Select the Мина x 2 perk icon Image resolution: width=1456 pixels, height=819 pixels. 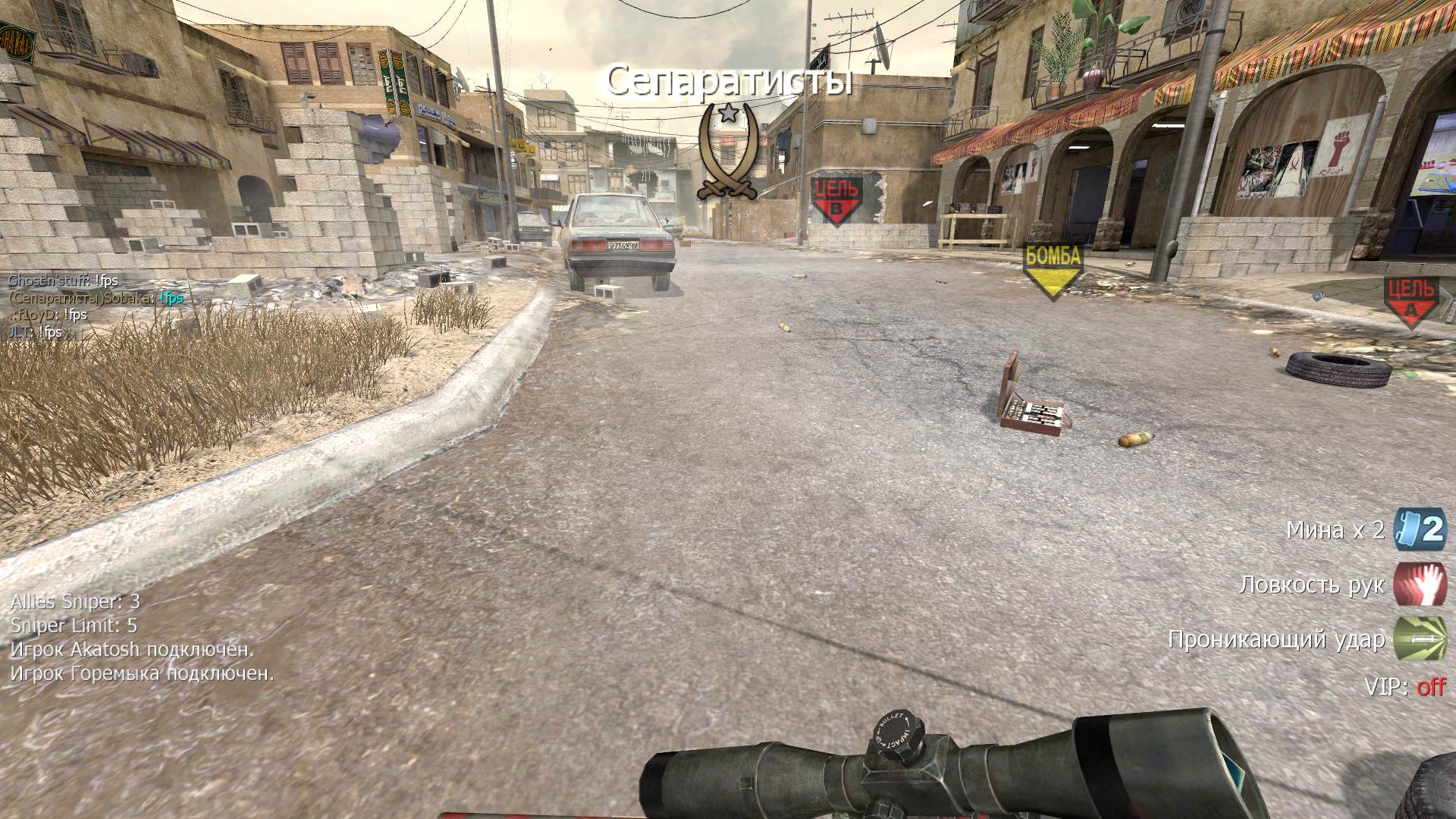pos(1420,529)
